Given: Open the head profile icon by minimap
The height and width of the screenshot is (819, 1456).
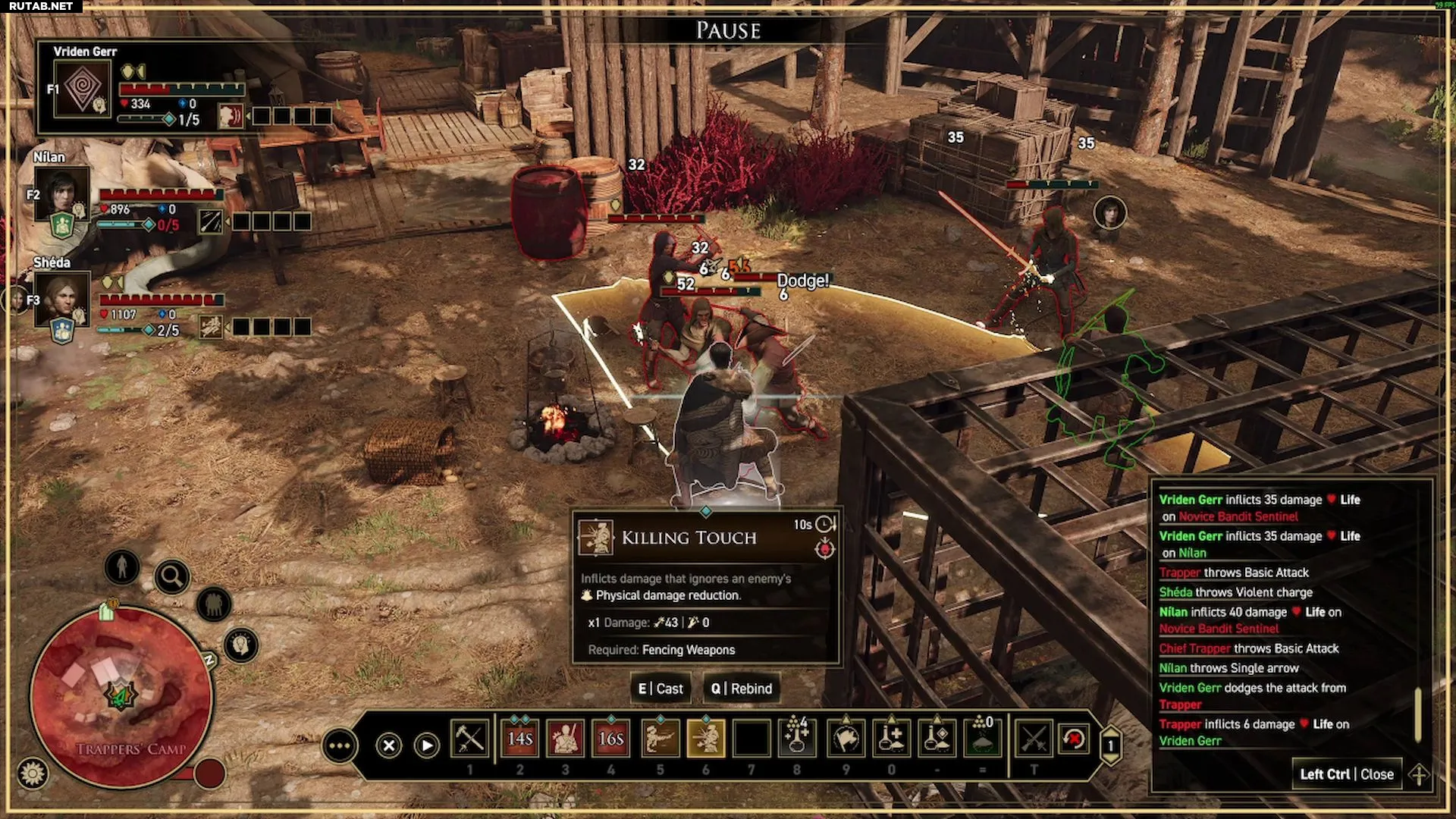Looking at the screenshot, I should [x=241, y=645].
